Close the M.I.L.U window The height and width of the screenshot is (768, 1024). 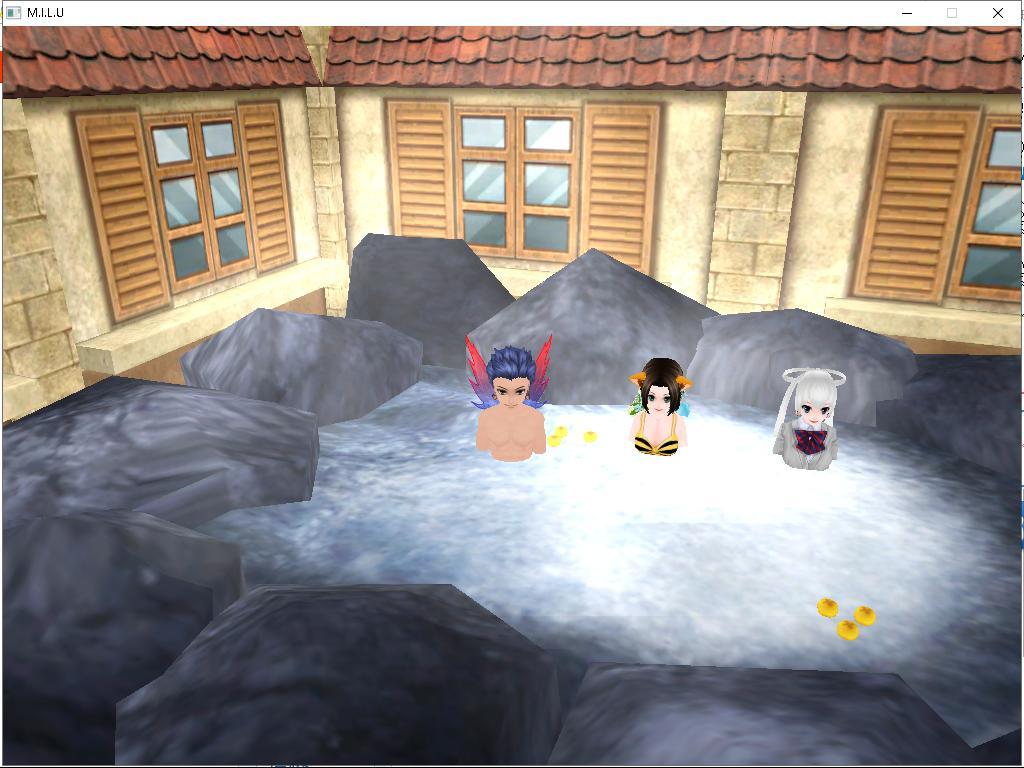tap(997, 13)
